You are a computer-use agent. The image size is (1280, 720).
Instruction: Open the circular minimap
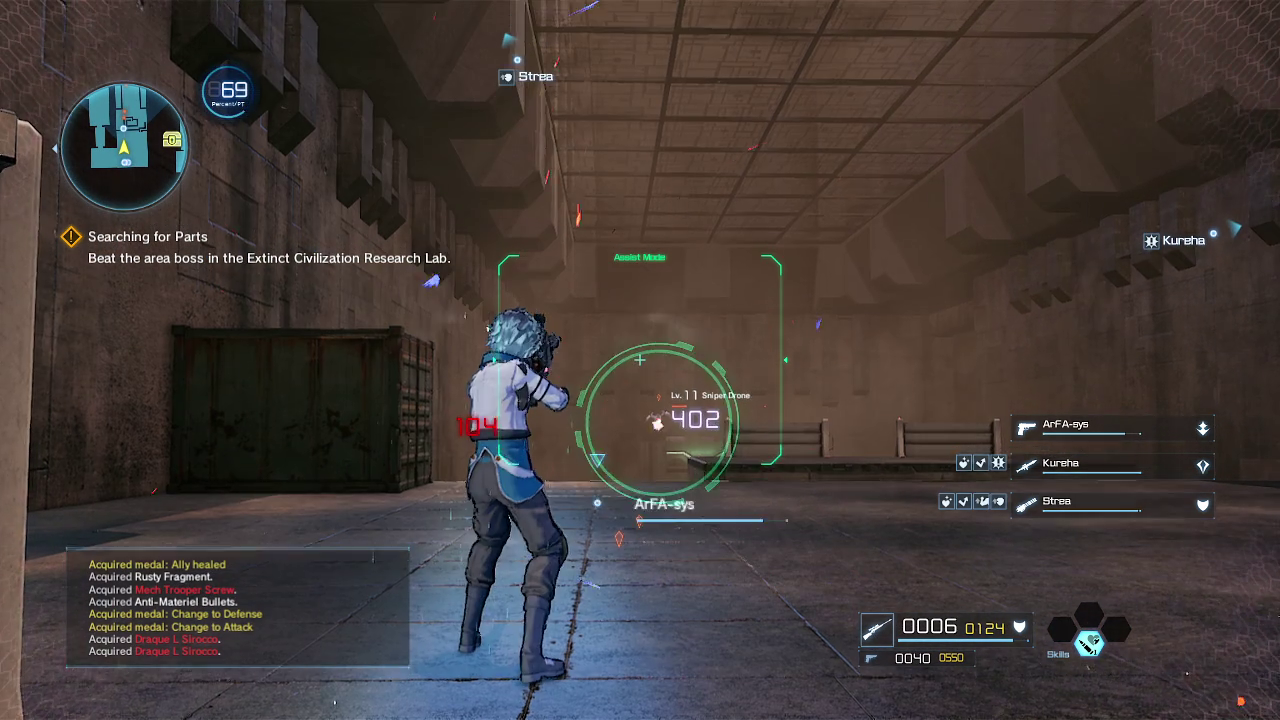pos(124,146)
